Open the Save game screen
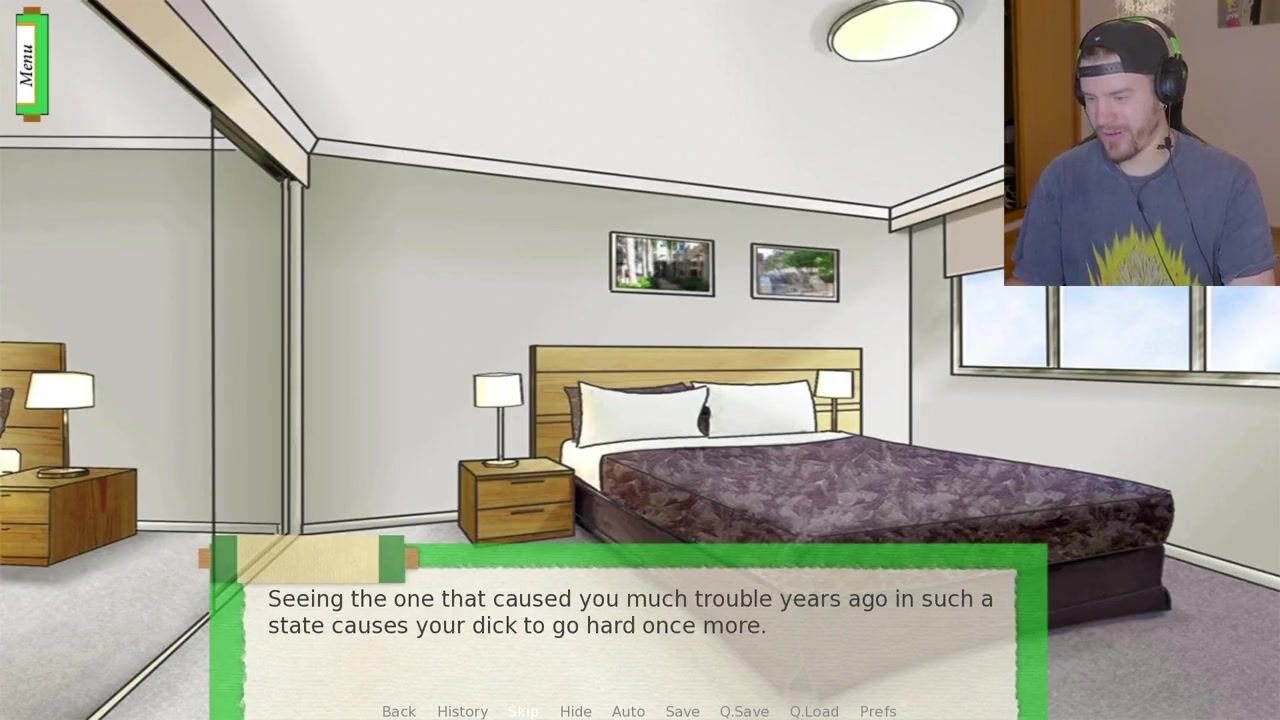 [x=682, y=711]
